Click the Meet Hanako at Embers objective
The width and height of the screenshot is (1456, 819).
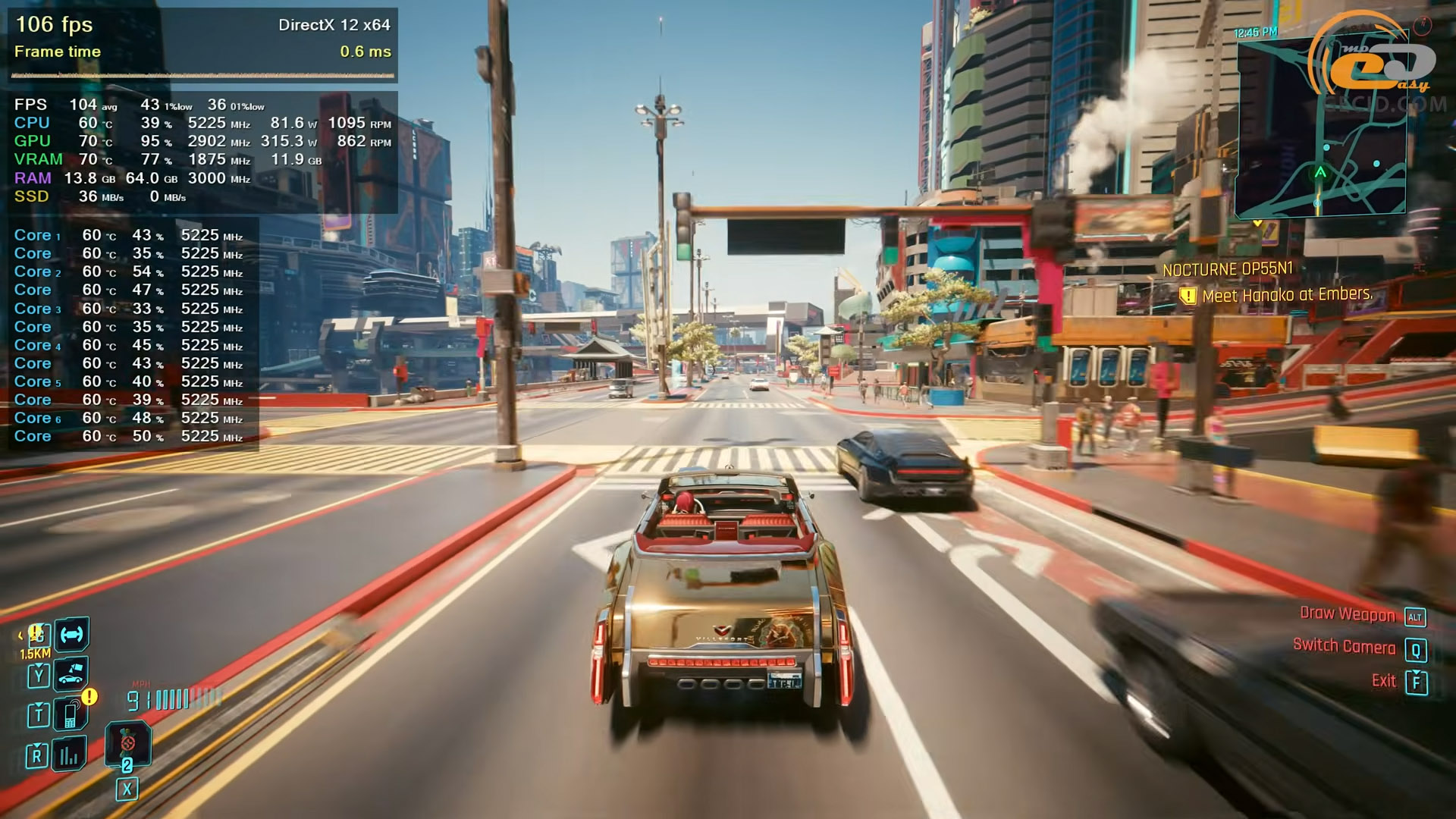[1286, 295]
